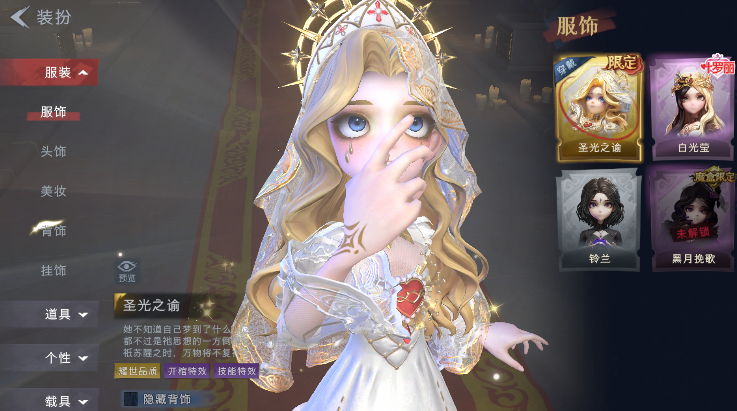This screenshot has height=411, width=737.
Task: Select the 服饰 sub-category
Action: click(54, 112)
